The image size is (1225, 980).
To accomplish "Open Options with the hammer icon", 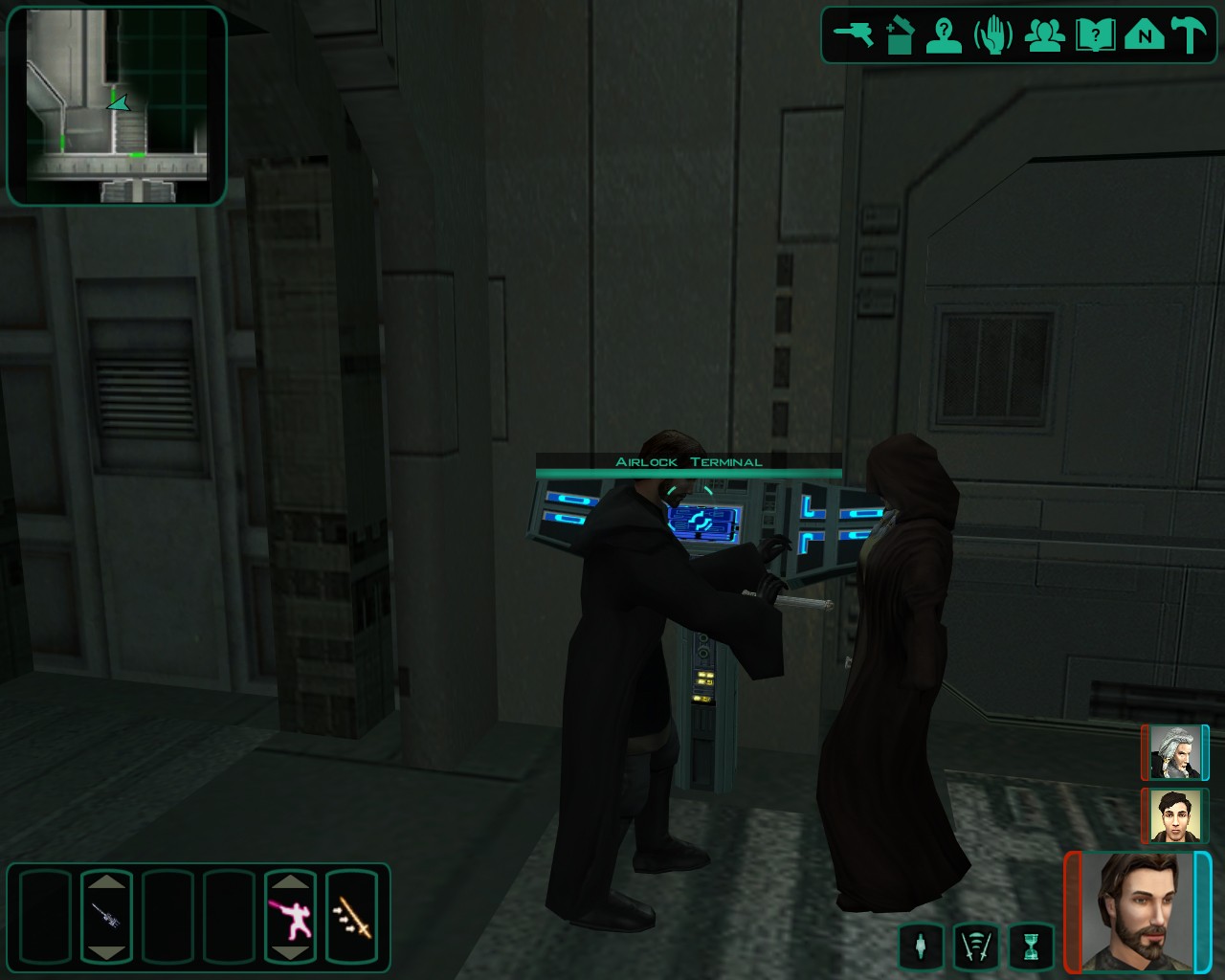I will click(x=1190, y=35).
